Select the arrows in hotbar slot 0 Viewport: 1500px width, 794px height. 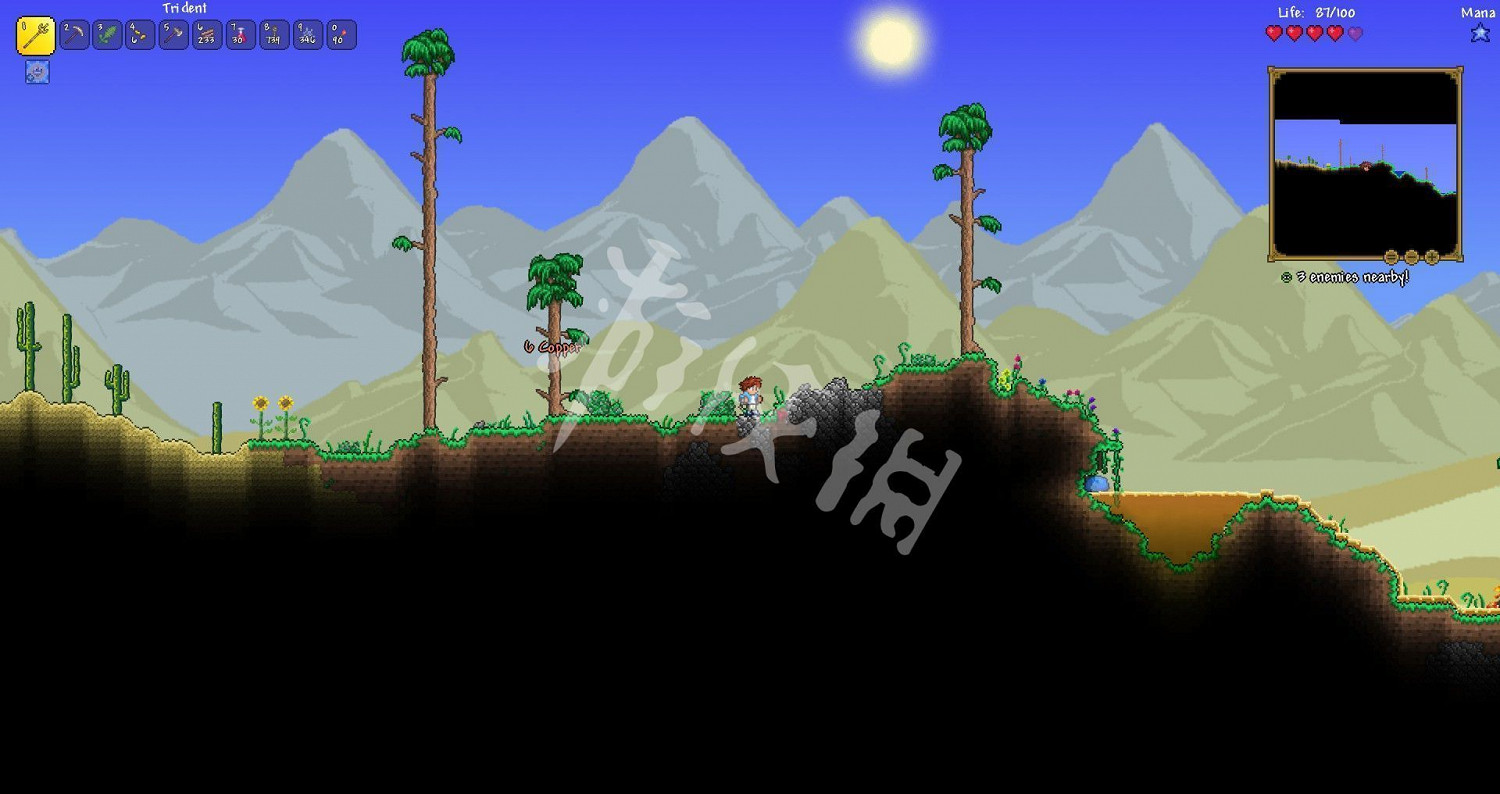(x=339, y=34)
